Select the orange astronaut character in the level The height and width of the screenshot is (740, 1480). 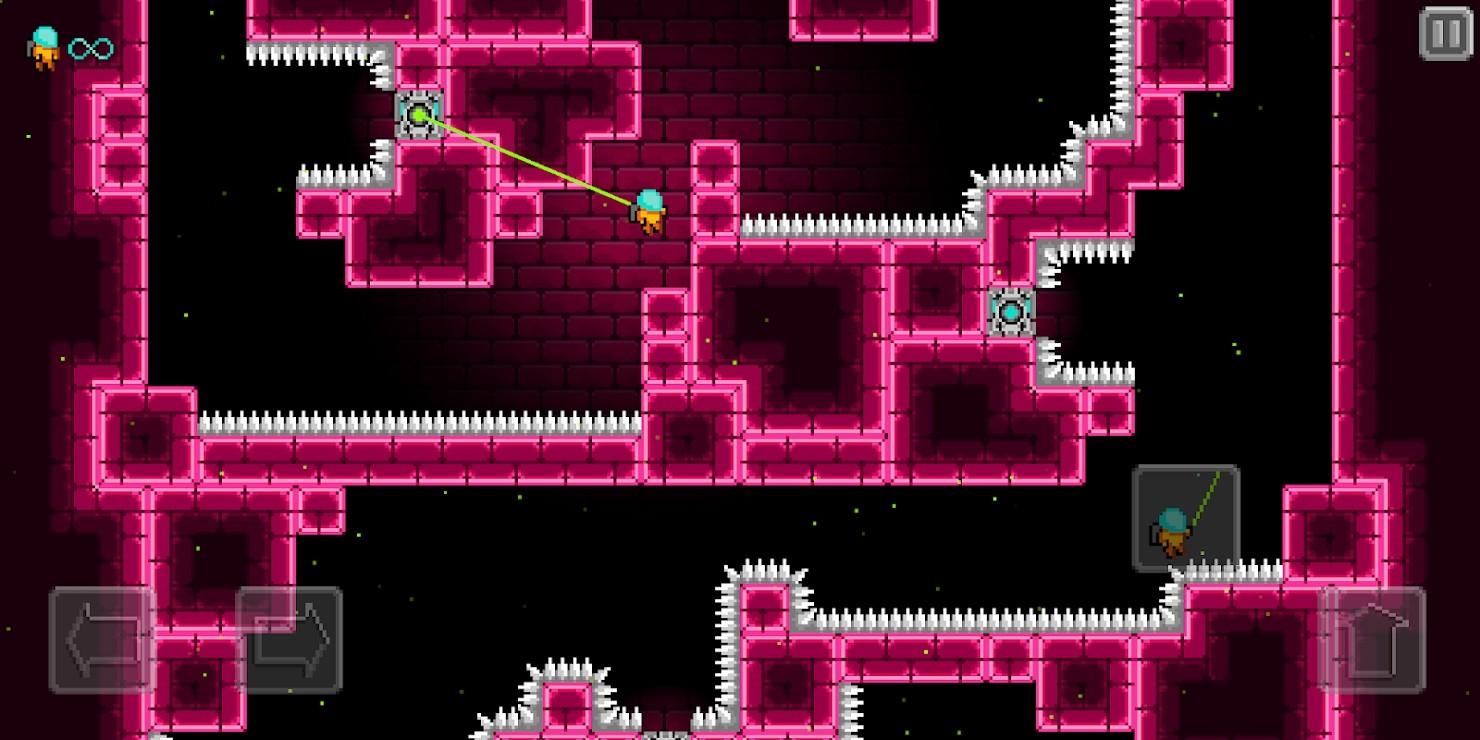648,209
